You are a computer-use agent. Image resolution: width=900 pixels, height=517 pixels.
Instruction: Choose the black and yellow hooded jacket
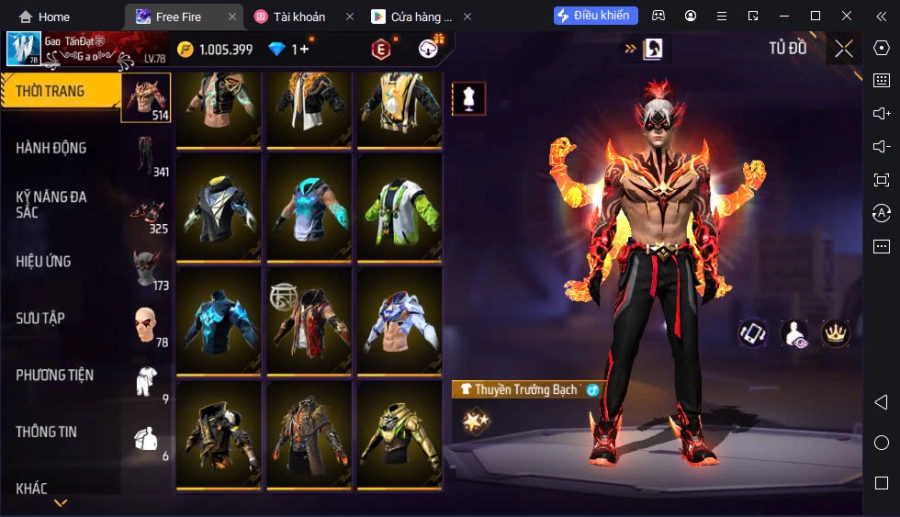pos(219,207)
